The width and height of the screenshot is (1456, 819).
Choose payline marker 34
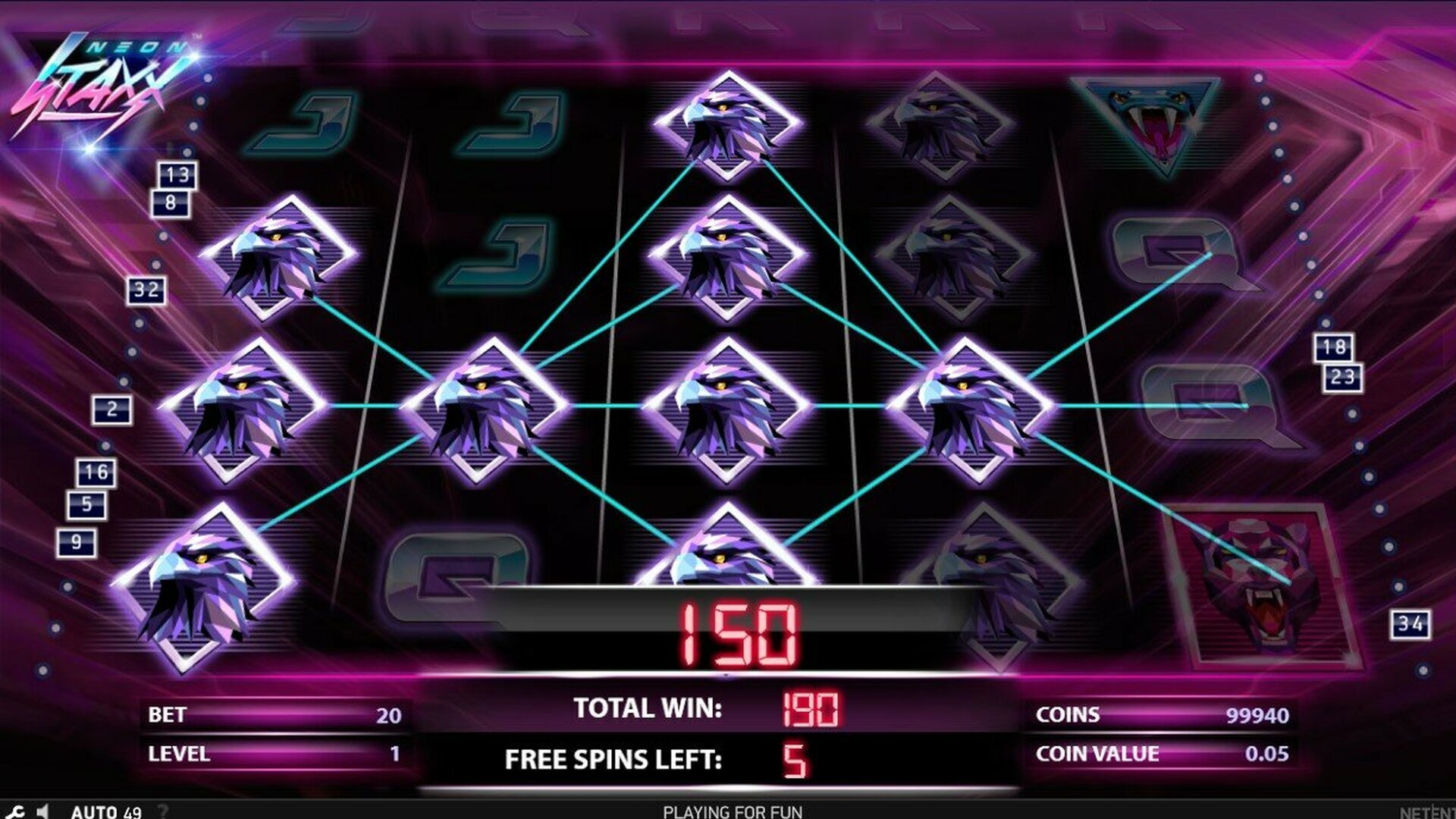tap(1410, 624)
